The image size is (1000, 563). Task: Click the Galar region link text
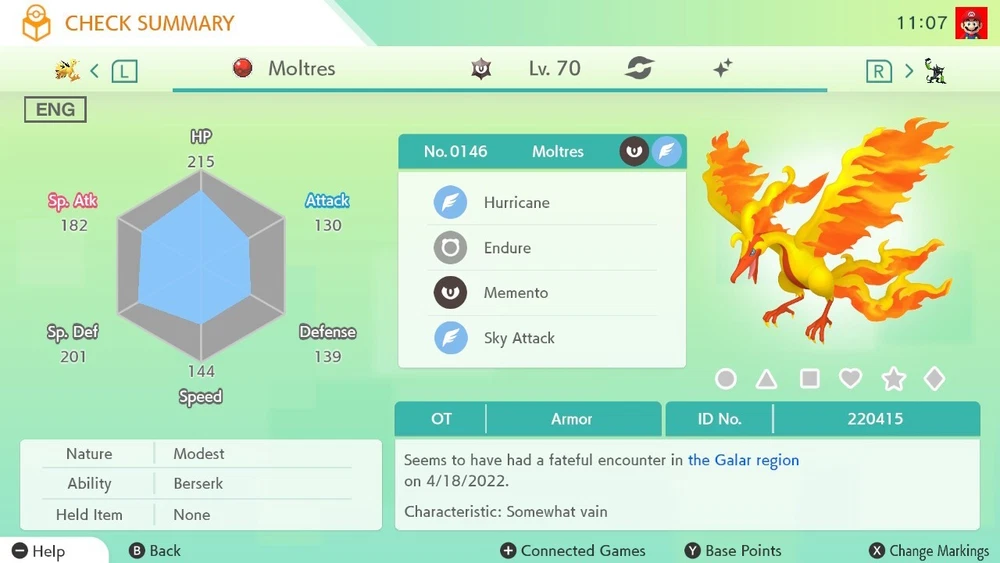click(x=743, y=460)
